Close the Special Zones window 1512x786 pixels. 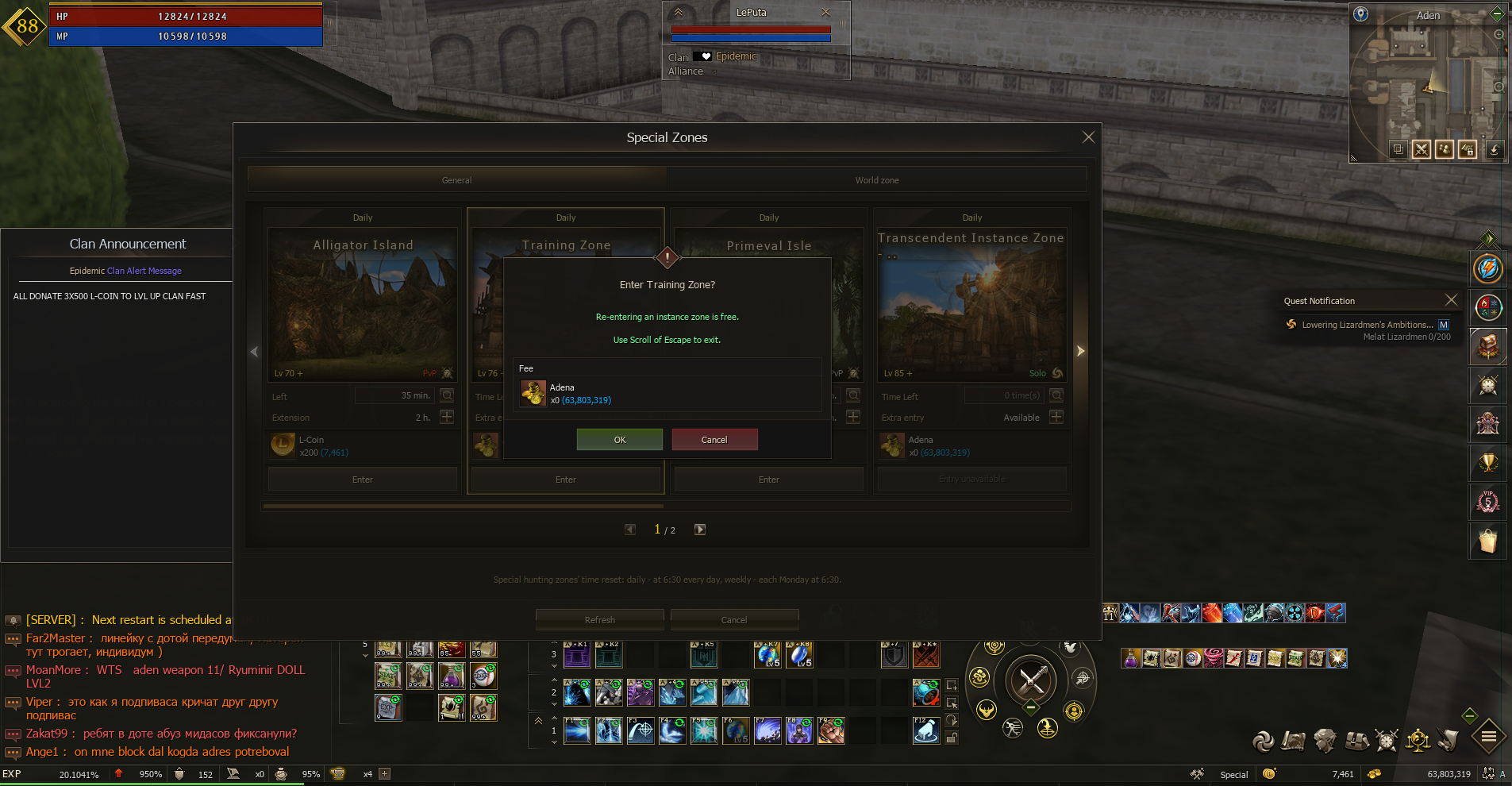pos(1088,137)
